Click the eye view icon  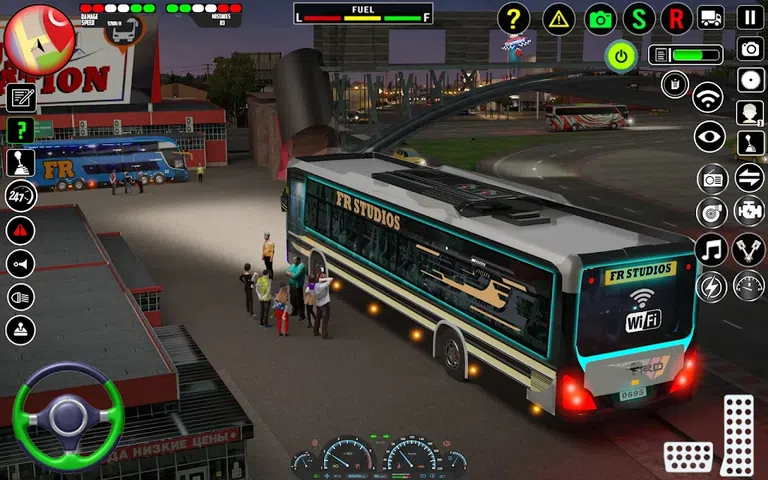click(709, 137)
